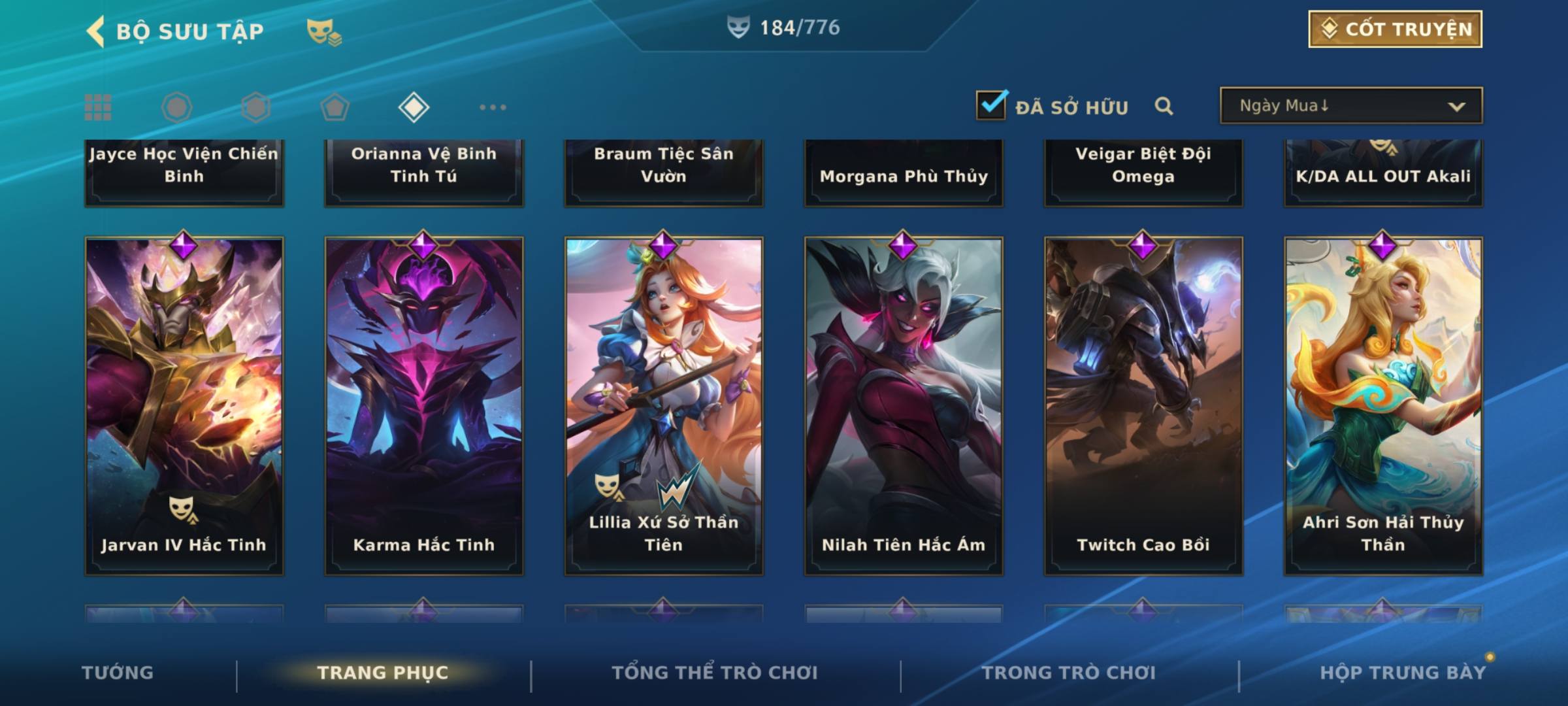Click the gold masks icon beside title
The height and width of the screenshot is (706, 1568).
(323, 31)
